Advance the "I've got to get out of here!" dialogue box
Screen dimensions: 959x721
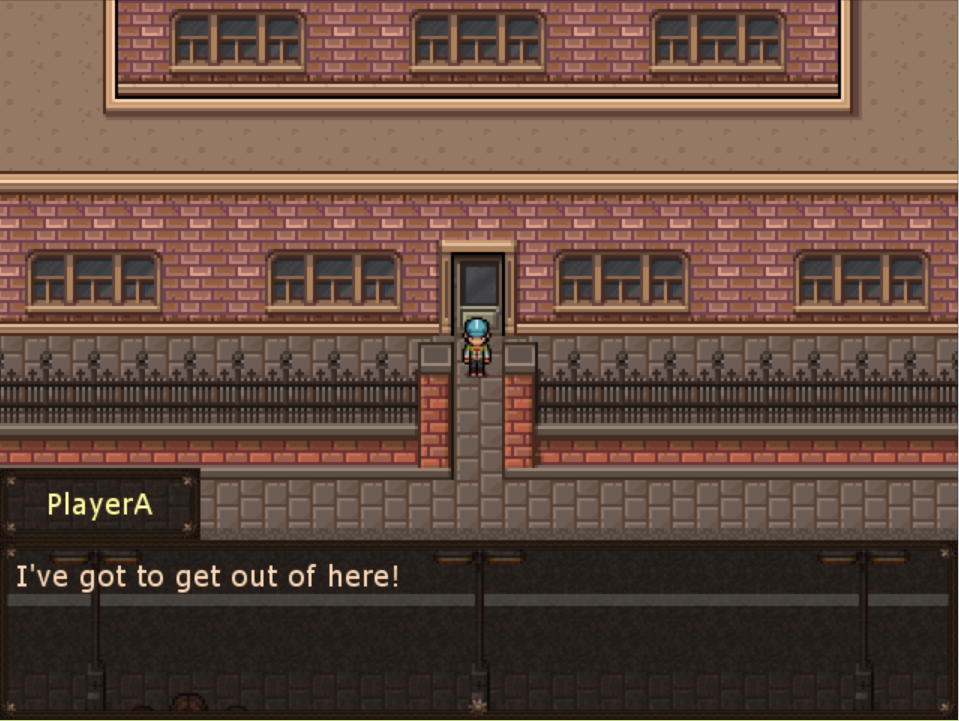[478, 628]
